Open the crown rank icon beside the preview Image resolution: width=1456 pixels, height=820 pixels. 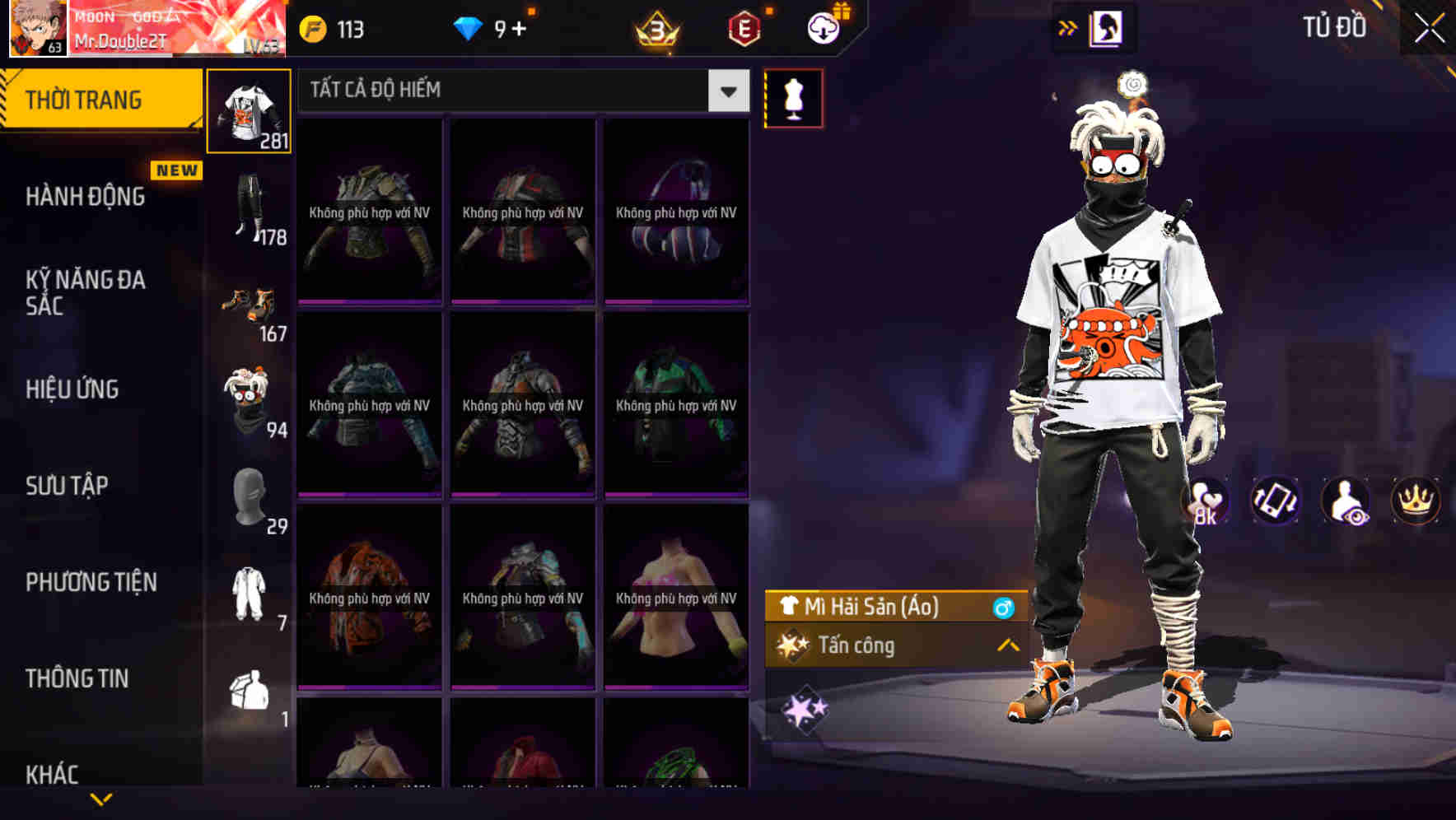click(x=1415, y=501)
